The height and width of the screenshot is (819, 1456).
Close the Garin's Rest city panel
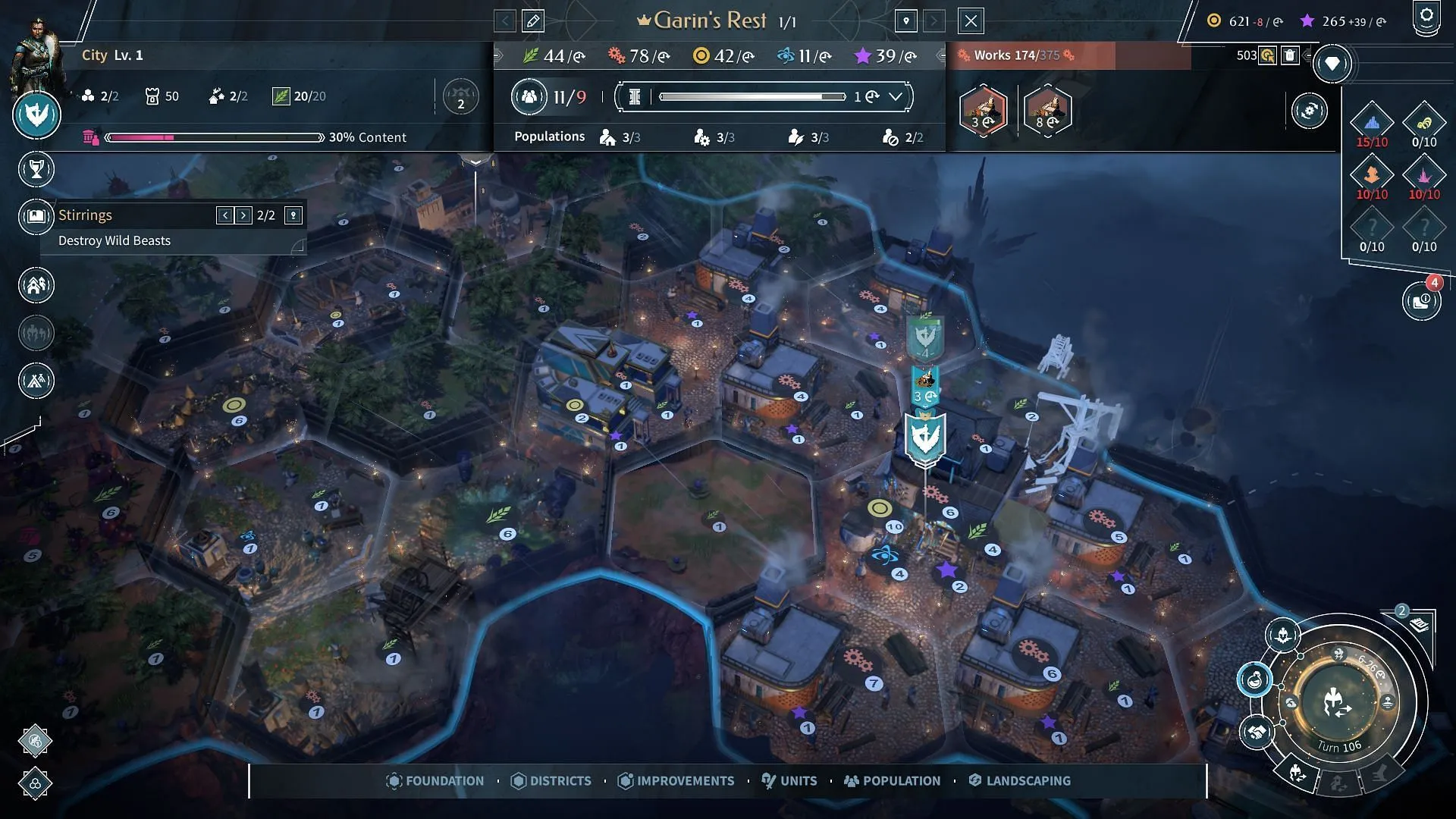point(971,21)
